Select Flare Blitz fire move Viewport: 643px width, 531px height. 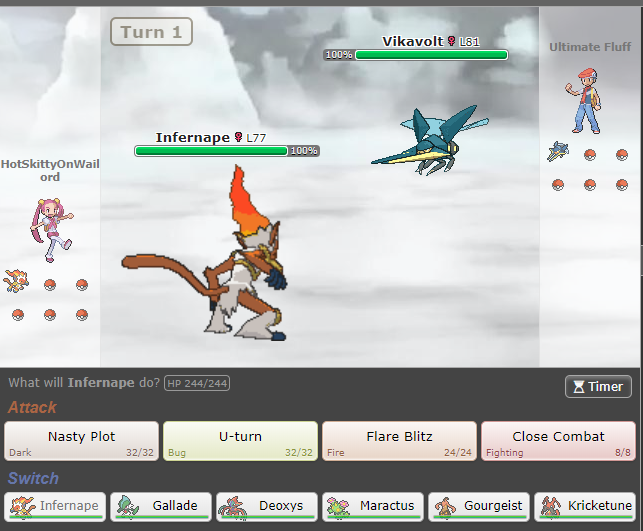[x=399, y=441]
